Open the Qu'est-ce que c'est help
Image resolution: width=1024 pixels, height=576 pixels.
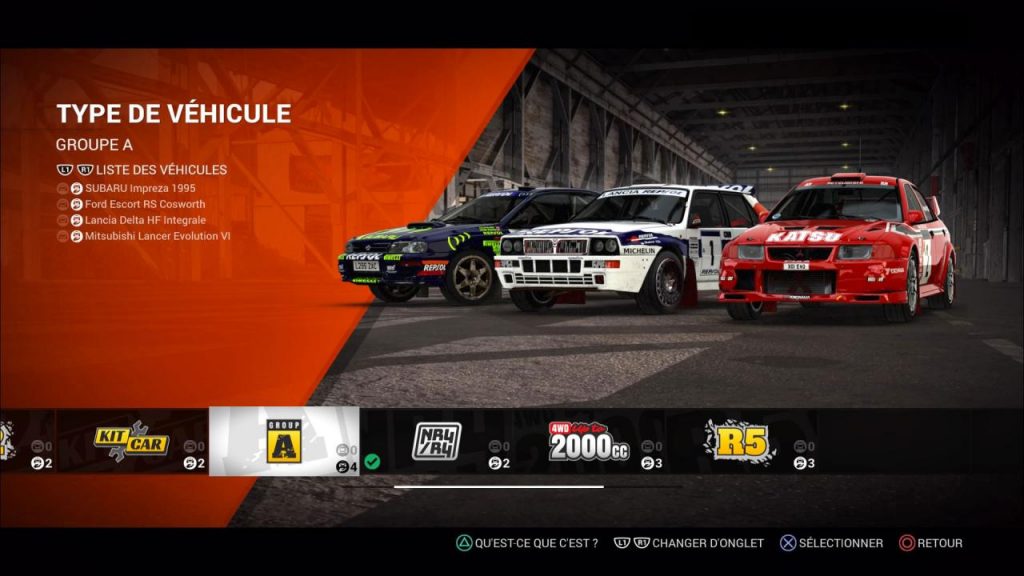[527, 543]
